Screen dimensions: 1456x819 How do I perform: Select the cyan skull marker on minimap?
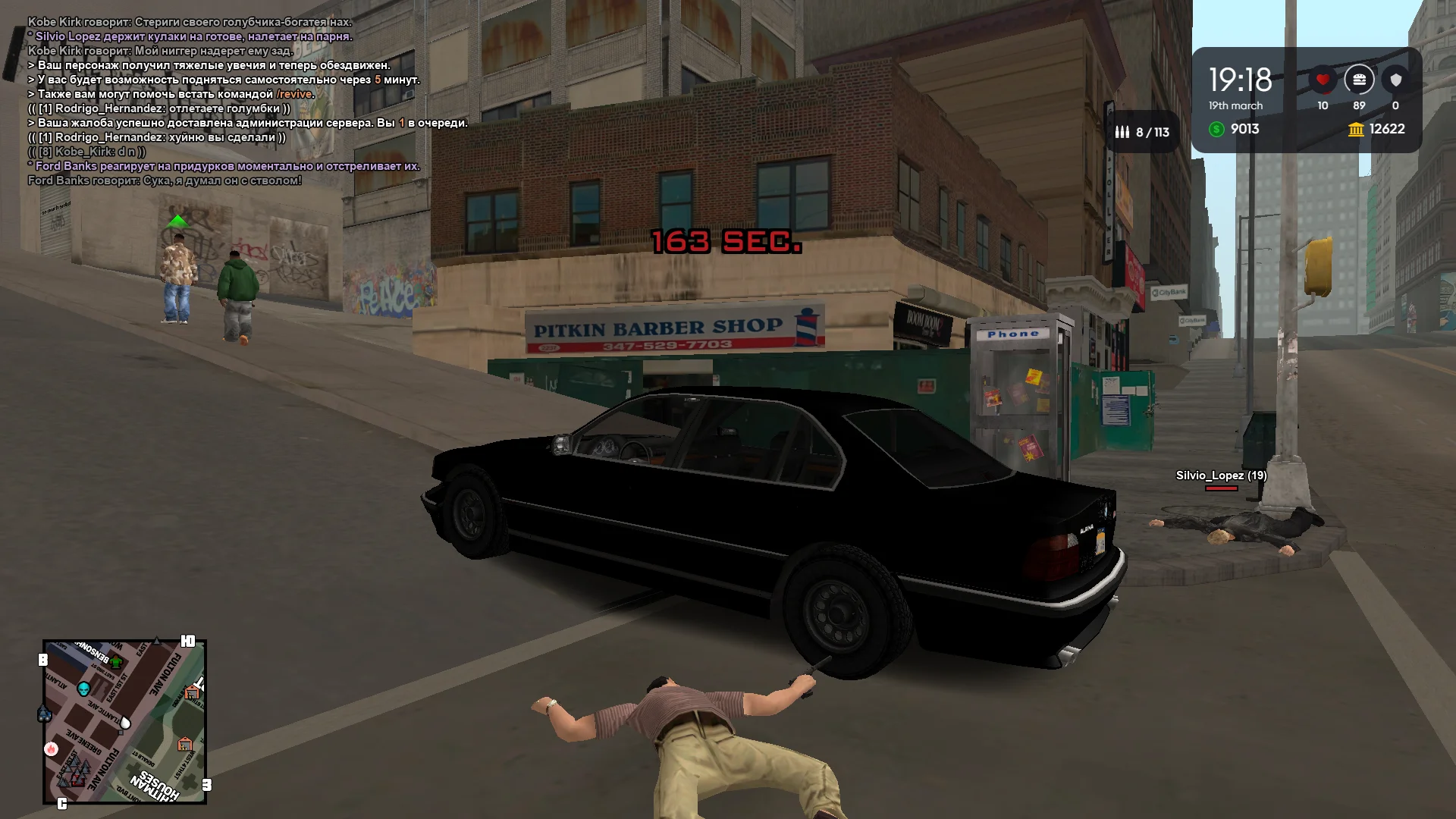pos(84,688)
